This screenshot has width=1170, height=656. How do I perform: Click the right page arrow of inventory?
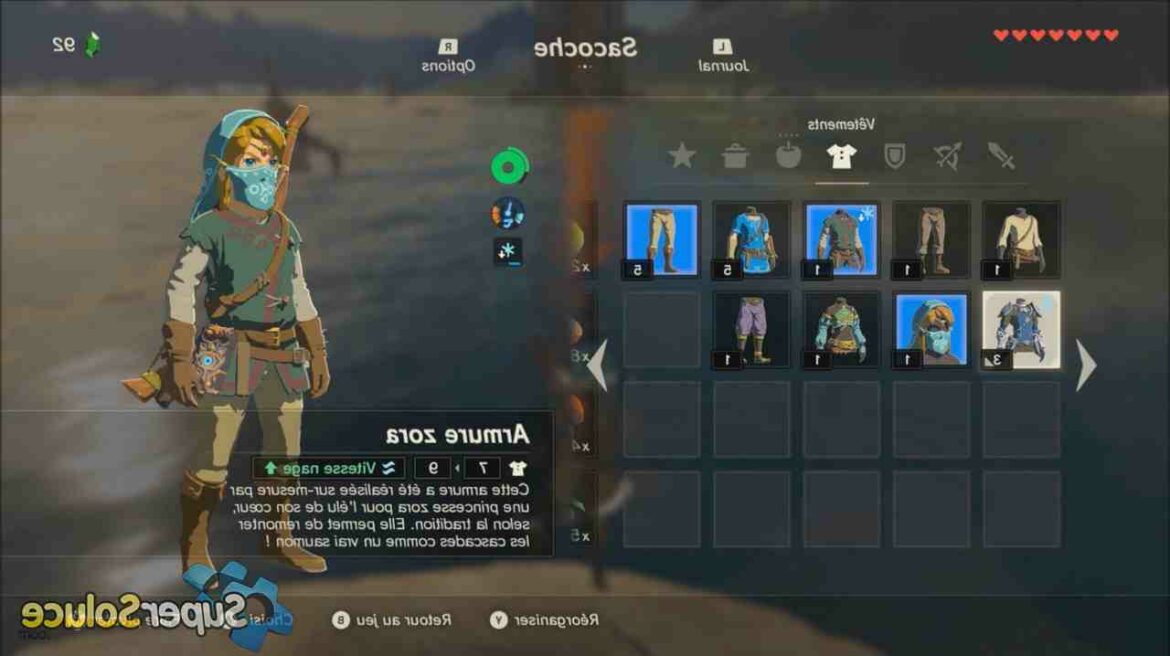tap(1086, 366)
